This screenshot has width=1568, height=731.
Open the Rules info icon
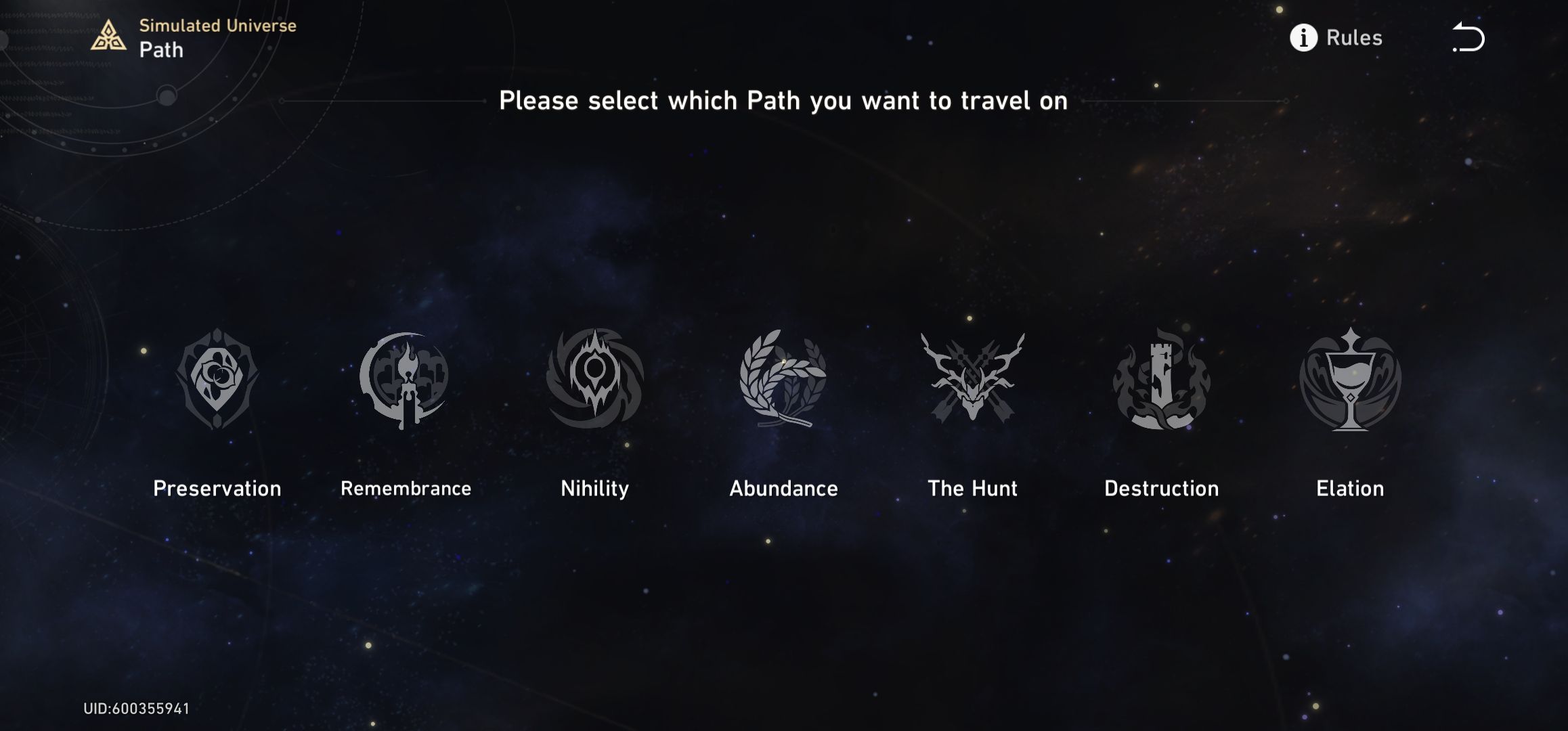pos(1303,39)
